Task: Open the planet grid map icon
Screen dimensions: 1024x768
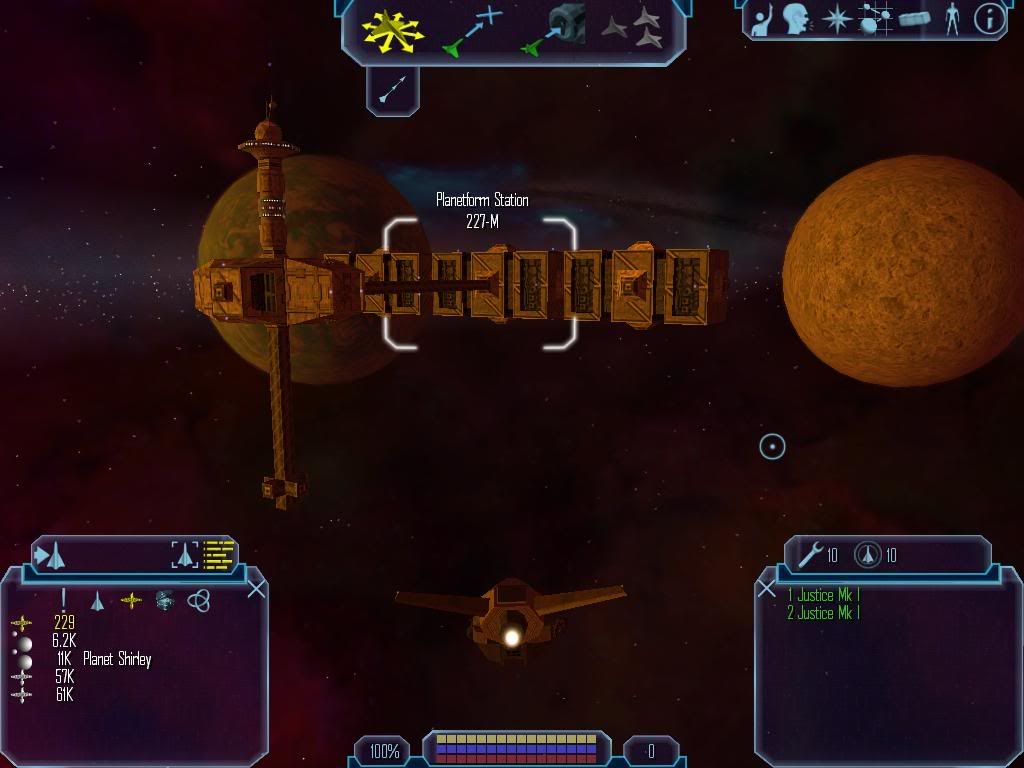Action: pyautogui.click(x=875, y=19)
